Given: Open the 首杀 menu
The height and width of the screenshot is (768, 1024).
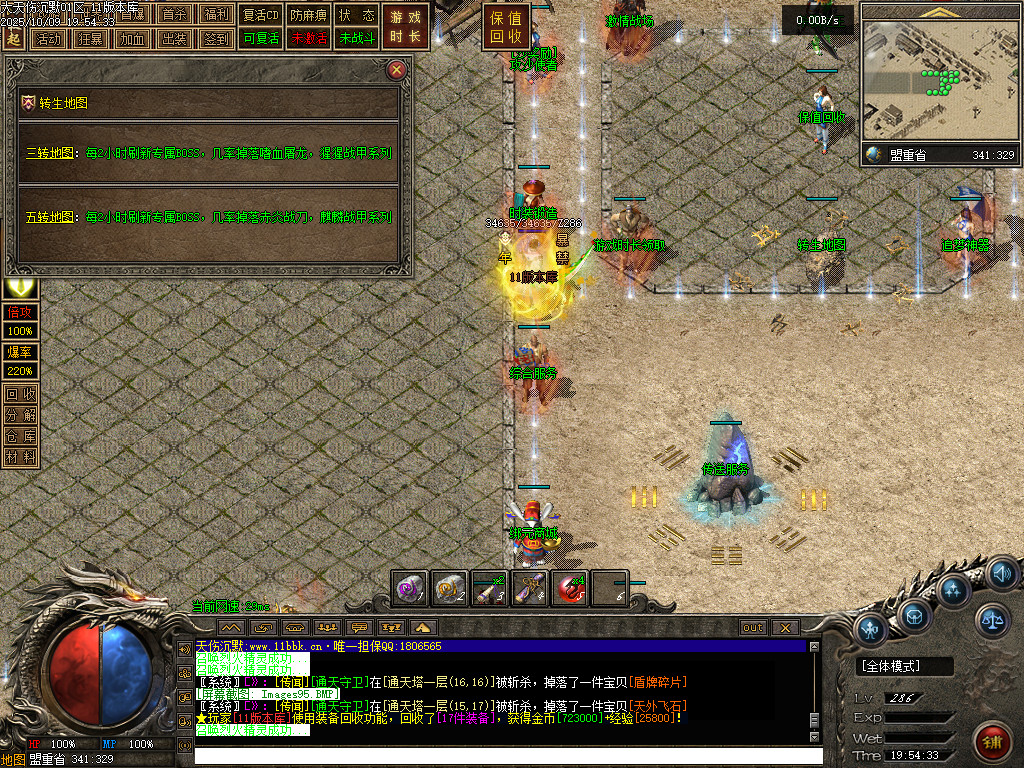Looking at the screenshot, I should pyautogui.click(x=174, y=15).
